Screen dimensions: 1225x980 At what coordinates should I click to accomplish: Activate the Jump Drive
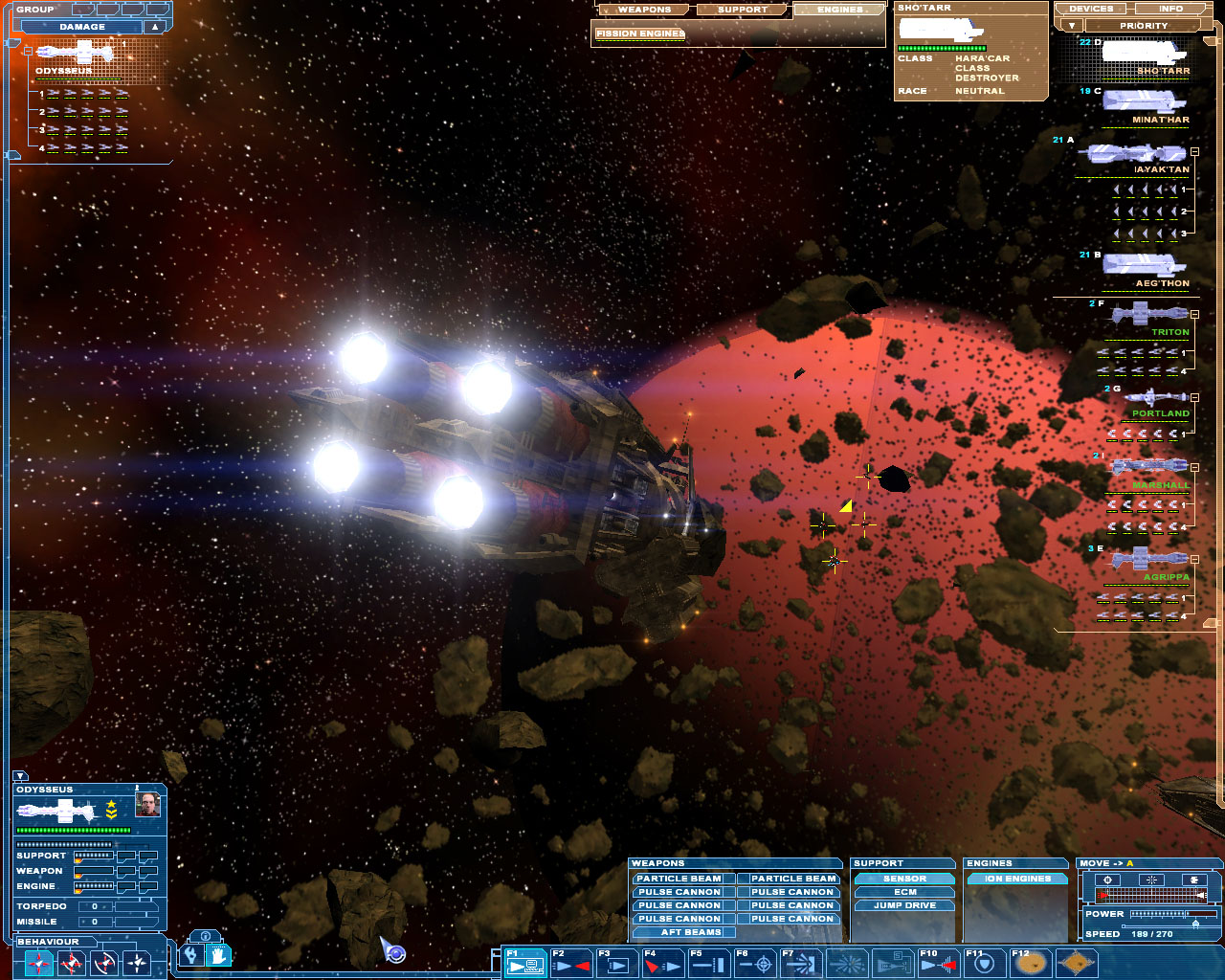tap(904, 905)
